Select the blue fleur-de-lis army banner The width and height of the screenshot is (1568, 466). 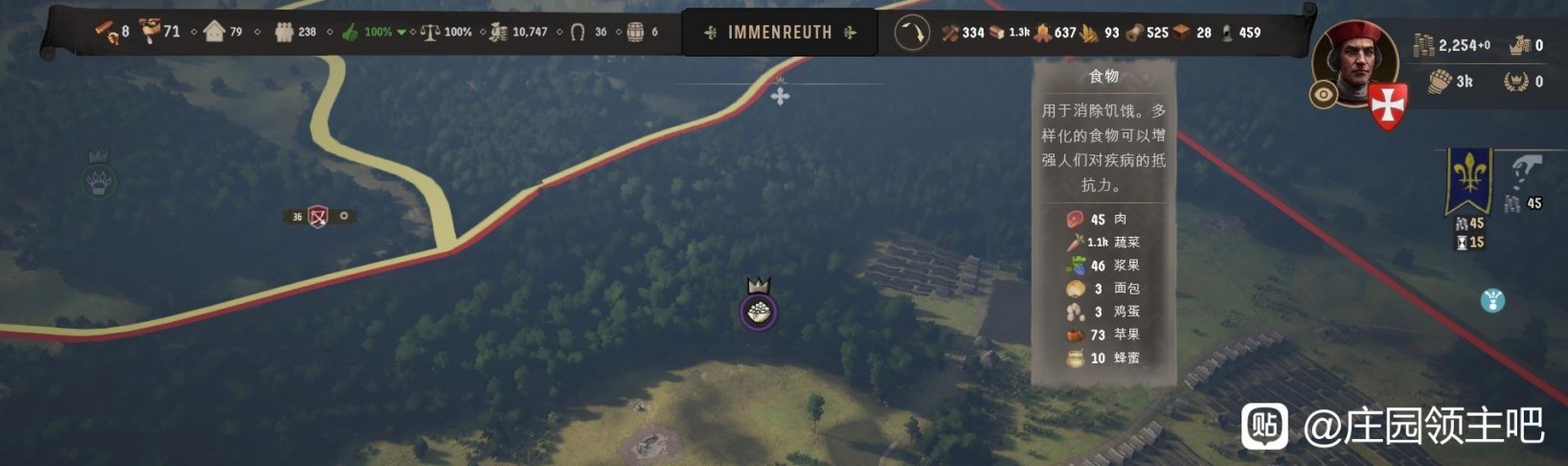1468,179
